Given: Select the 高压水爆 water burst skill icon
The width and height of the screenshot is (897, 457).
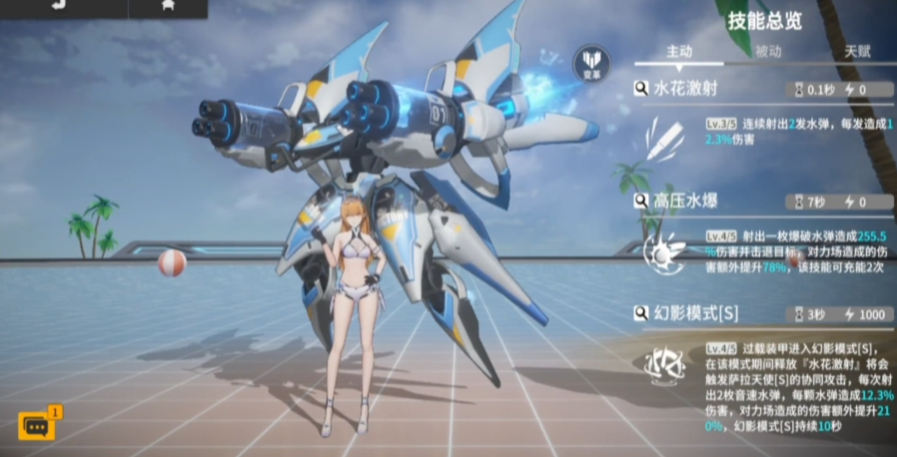Looking at the screenshot, I should click(662, 254).
